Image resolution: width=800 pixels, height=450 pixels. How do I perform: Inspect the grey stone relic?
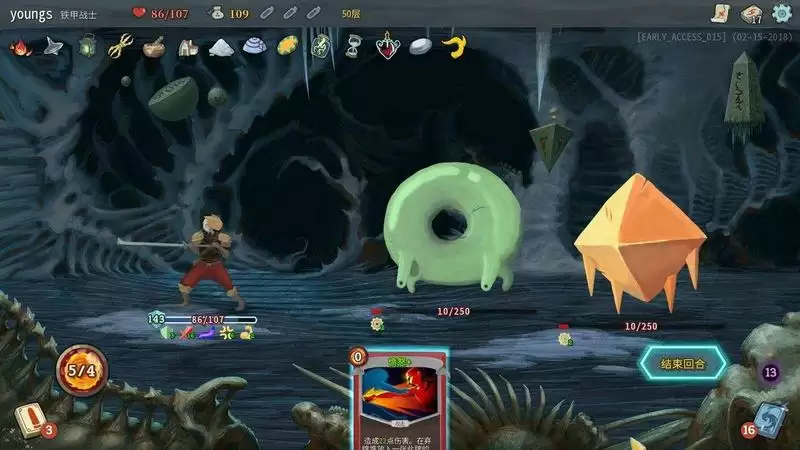point(421,46)
